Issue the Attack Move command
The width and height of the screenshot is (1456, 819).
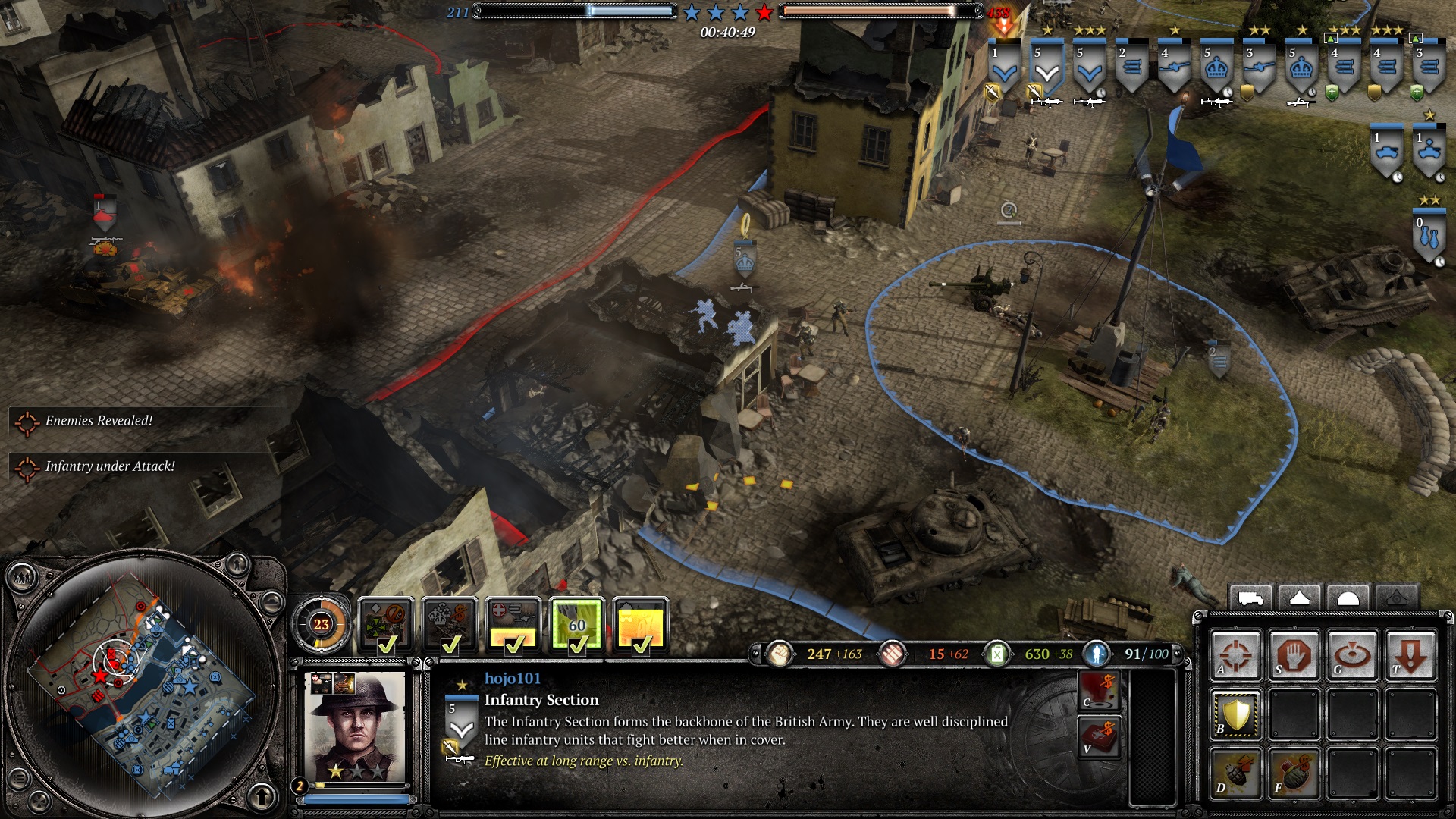[1235, 655]
